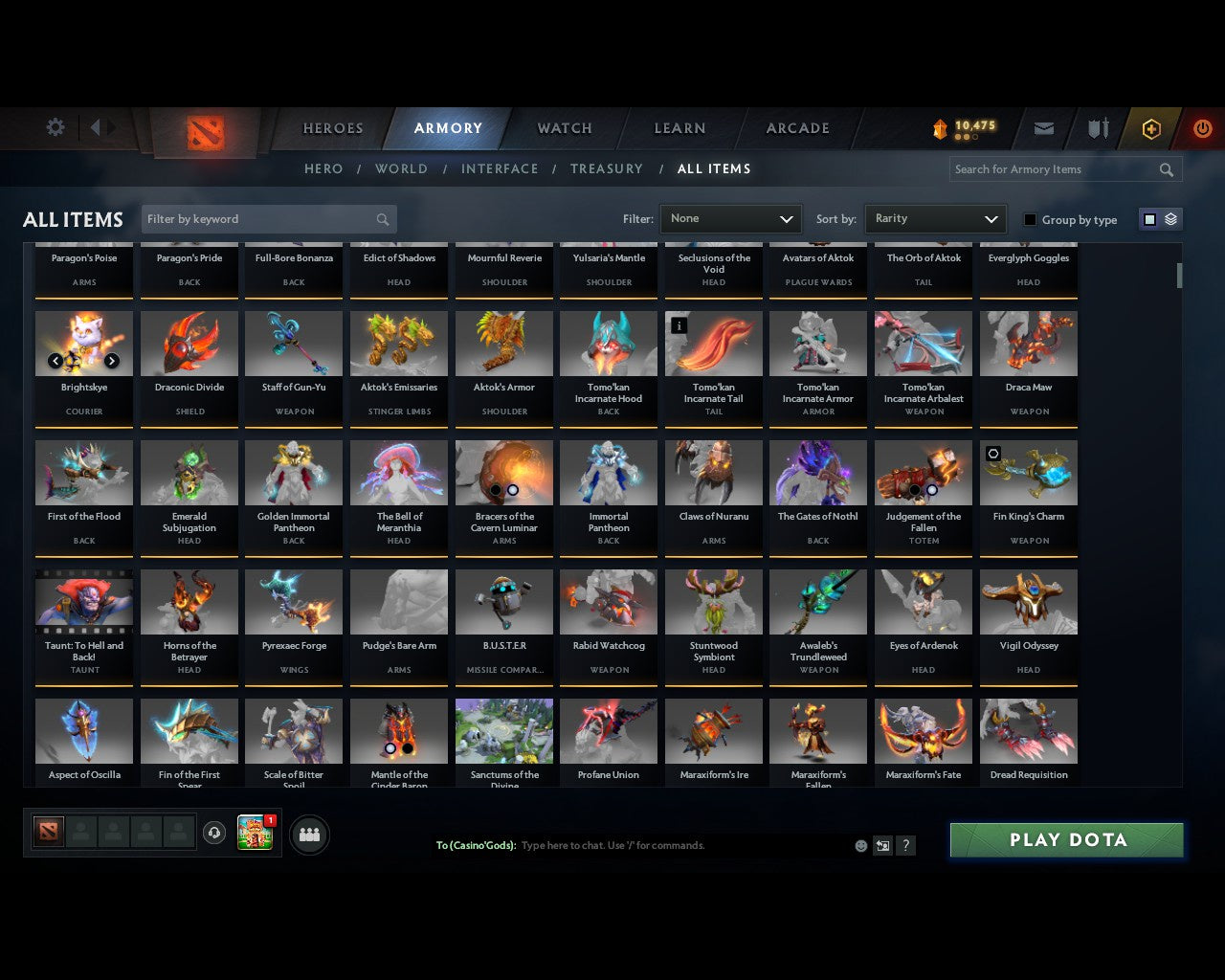The height and width of the screenshot is (980, 1225).
Task: Open the Sort by Rarity dropdown
Action: pos(935,218)
